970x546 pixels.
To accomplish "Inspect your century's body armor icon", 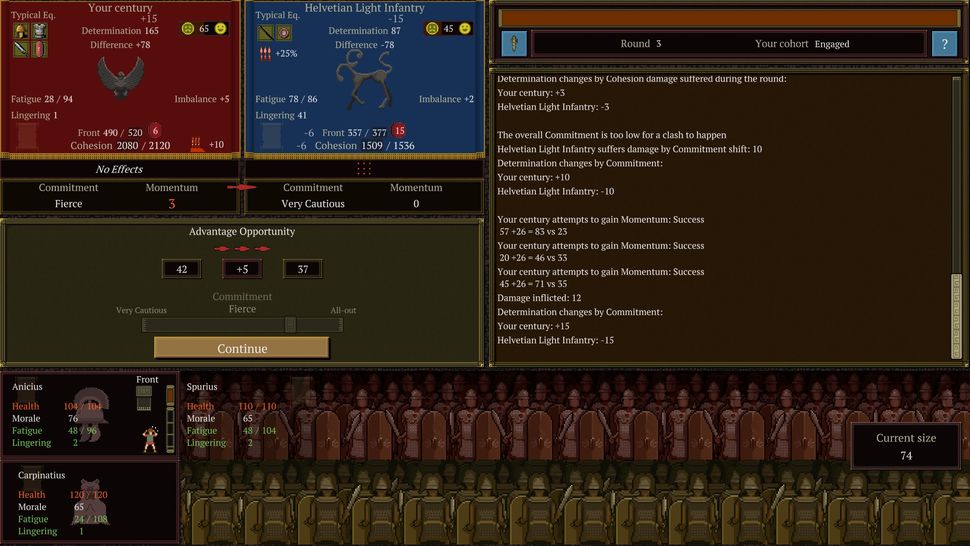I will (x=38, y=31).
